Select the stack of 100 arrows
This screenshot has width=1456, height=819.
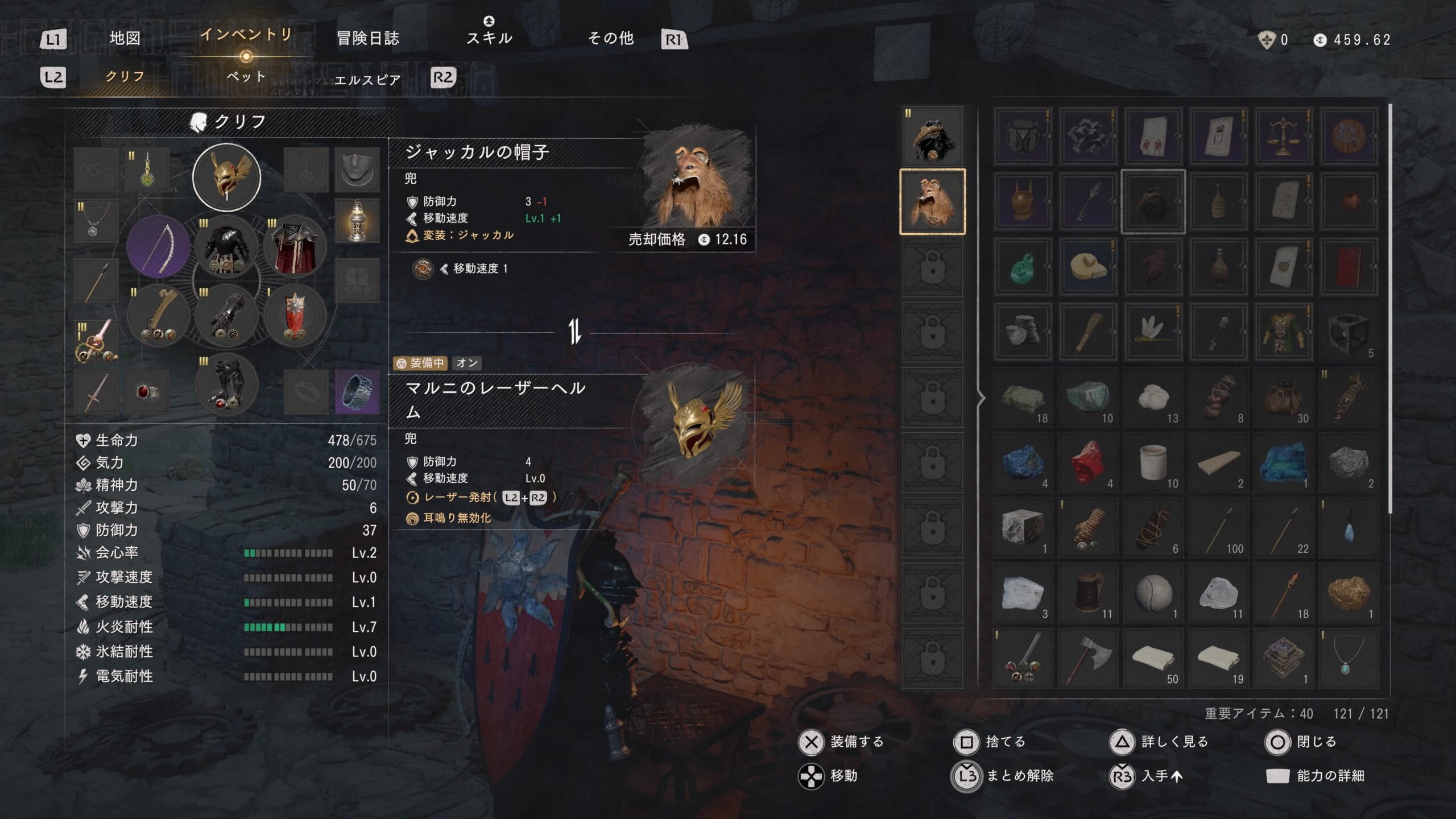[x=1218, y=528]
